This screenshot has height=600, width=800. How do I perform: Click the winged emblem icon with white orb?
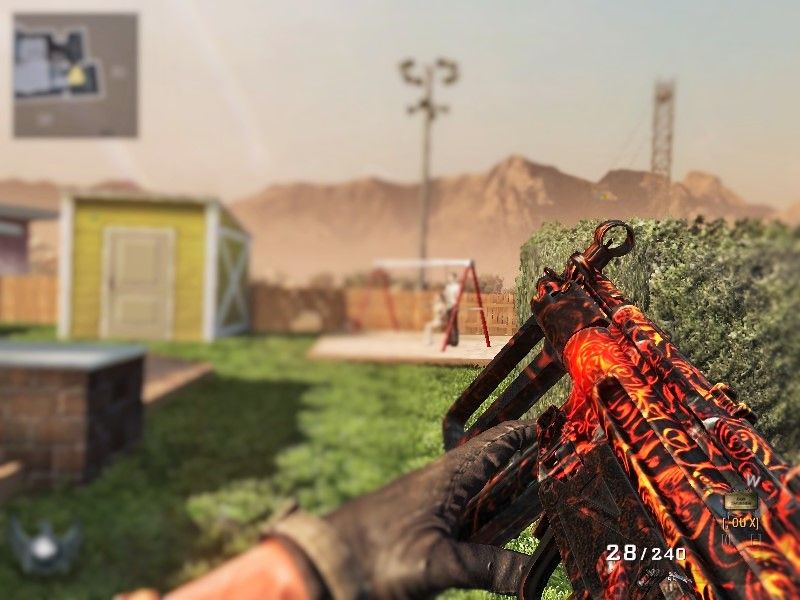coord(44,546)
